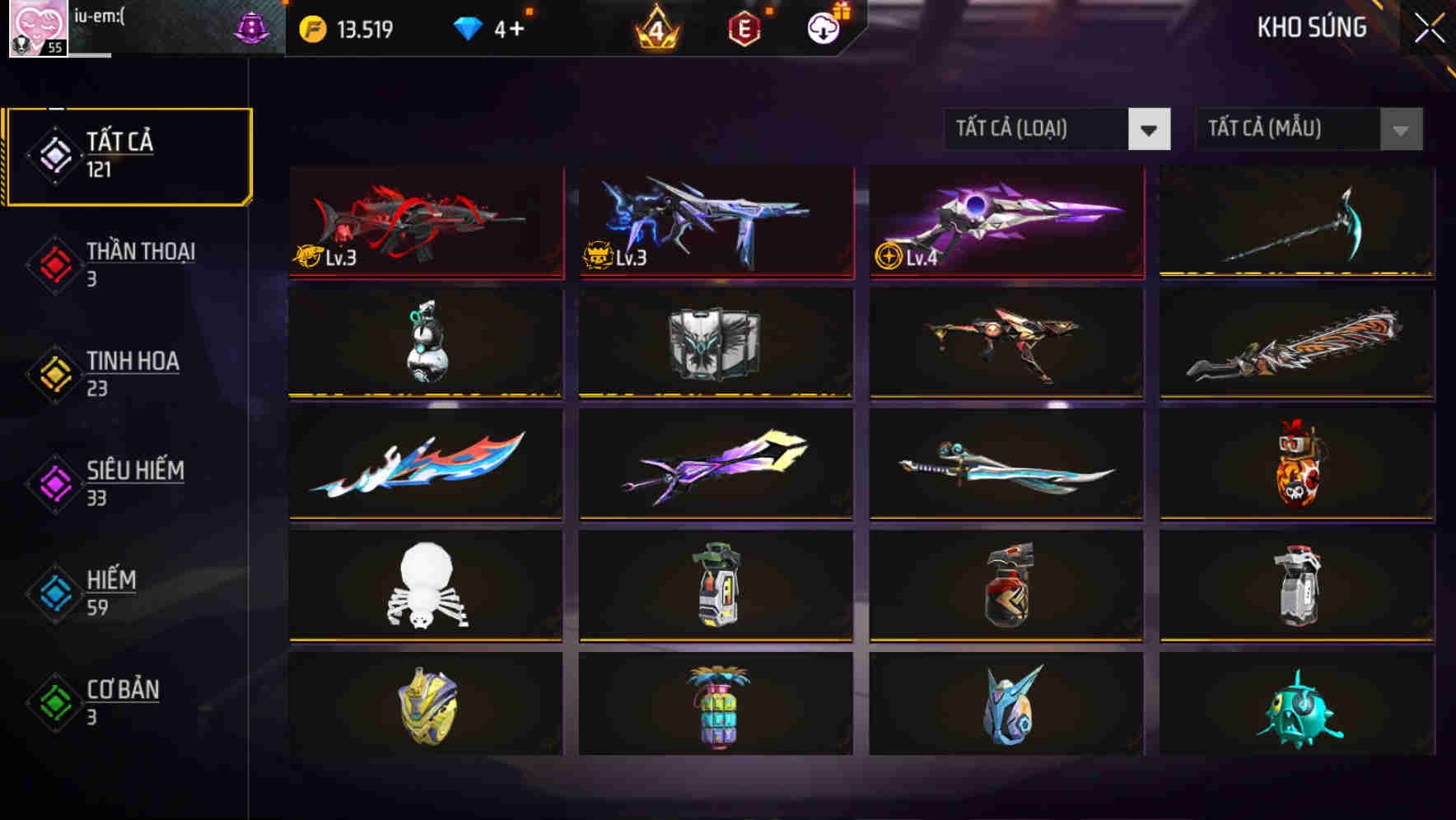Open the download center cloud icon
This screenshot has height=820, width=1456.
click(x=823, y=27)
